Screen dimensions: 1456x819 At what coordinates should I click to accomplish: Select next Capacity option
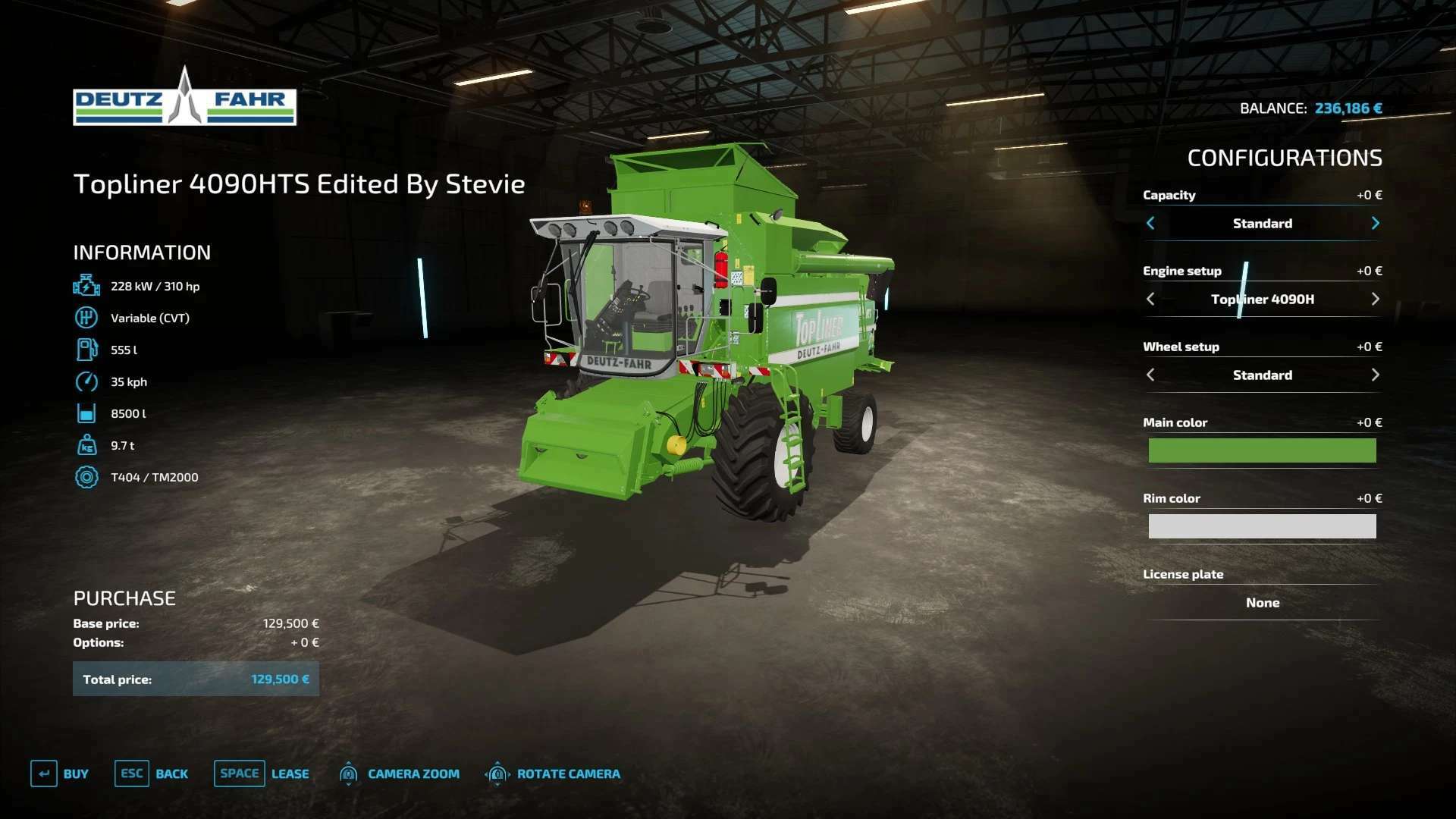click(x=1375, y=223)
